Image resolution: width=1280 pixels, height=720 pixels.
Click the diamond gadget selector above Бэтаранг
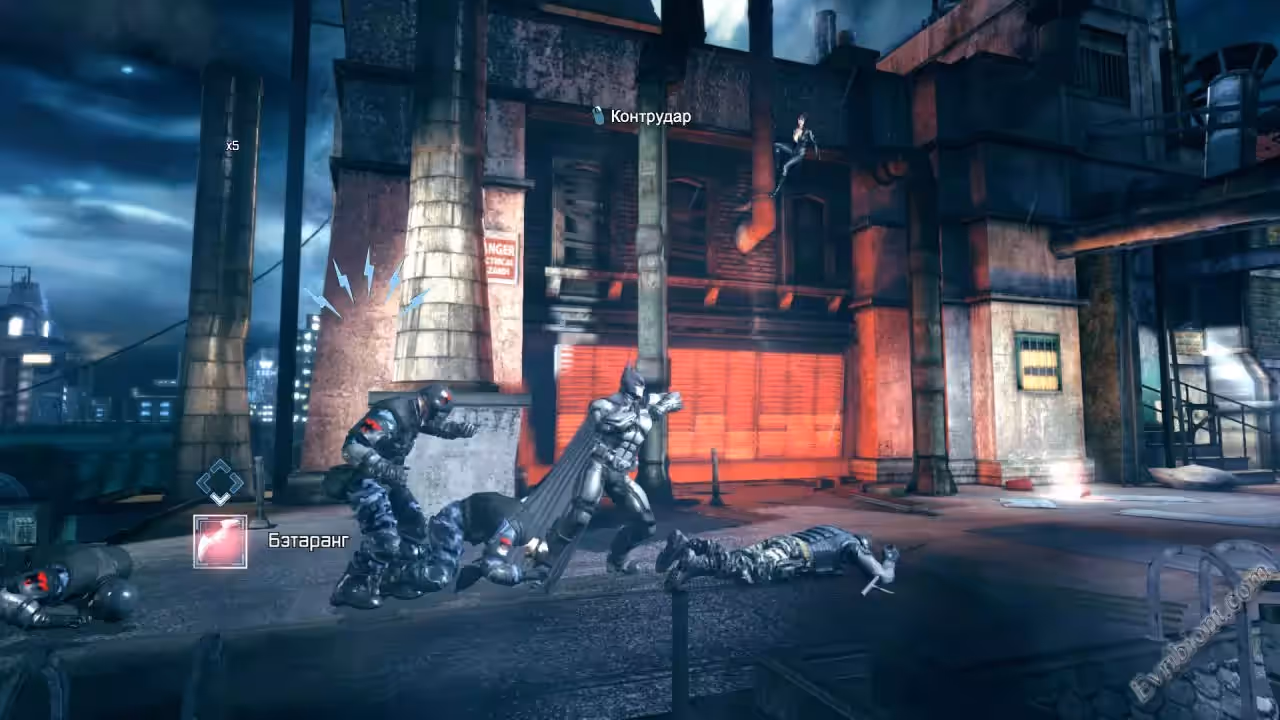(x=220, y=482)
